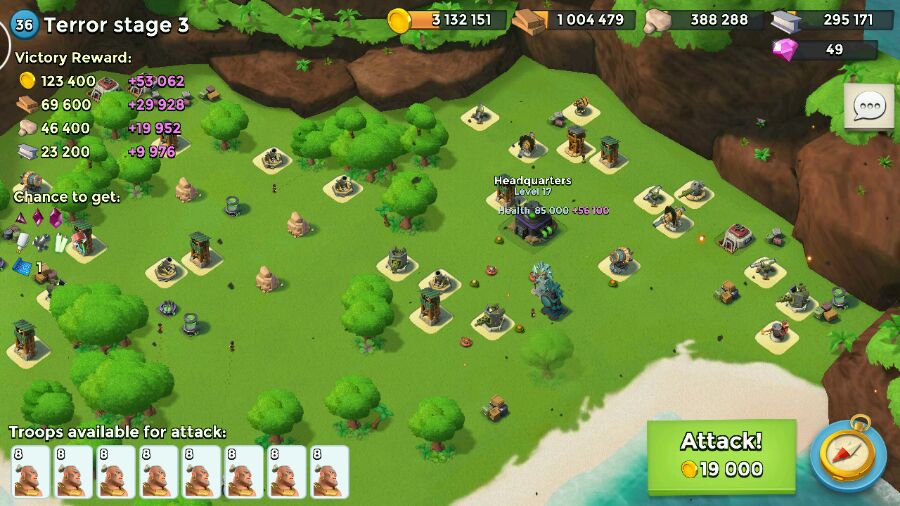Tap the compass button to return to map
This screenshot has height=506, width=900.
[848, 455]
